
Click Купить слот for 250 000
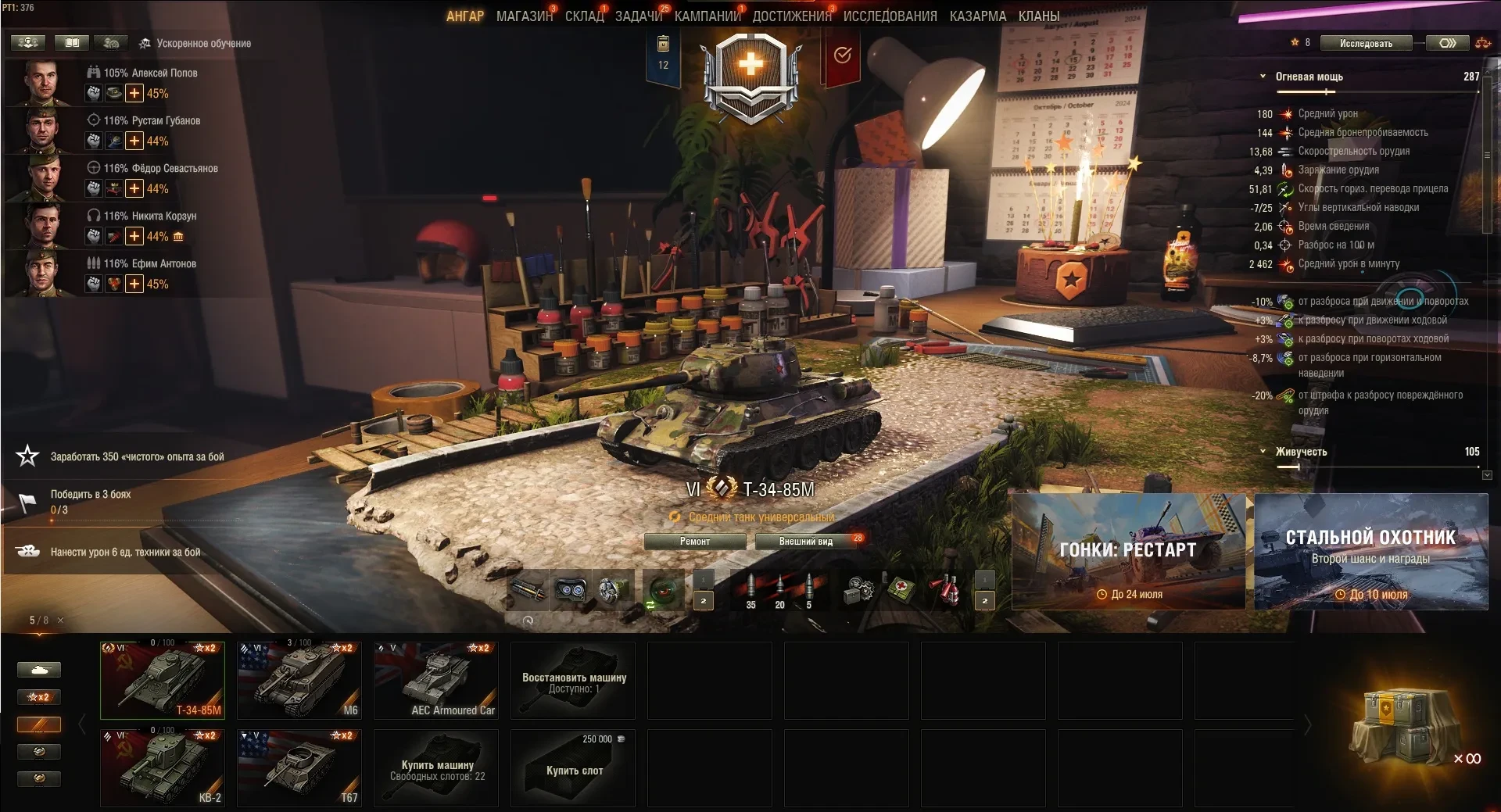coord(573,768)
